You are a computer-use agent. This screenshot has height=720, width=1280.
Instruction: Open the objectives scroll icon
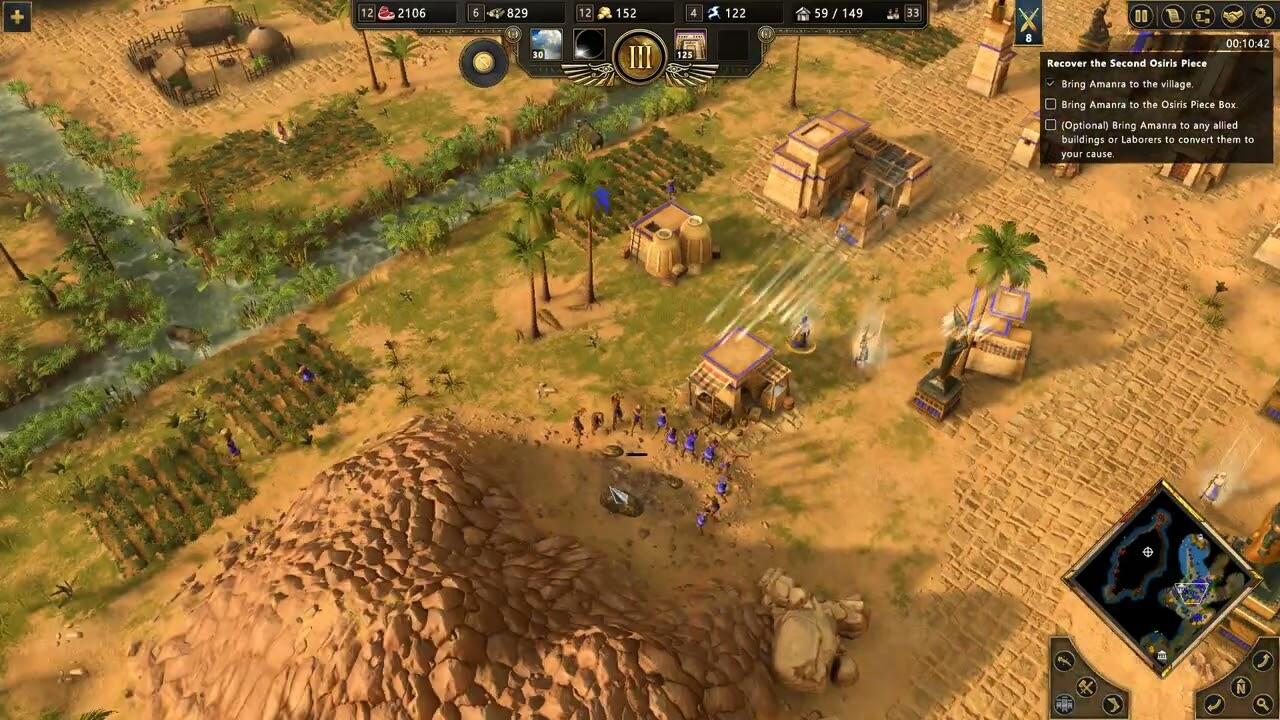pyautogui.click(x=1173, y=15)
